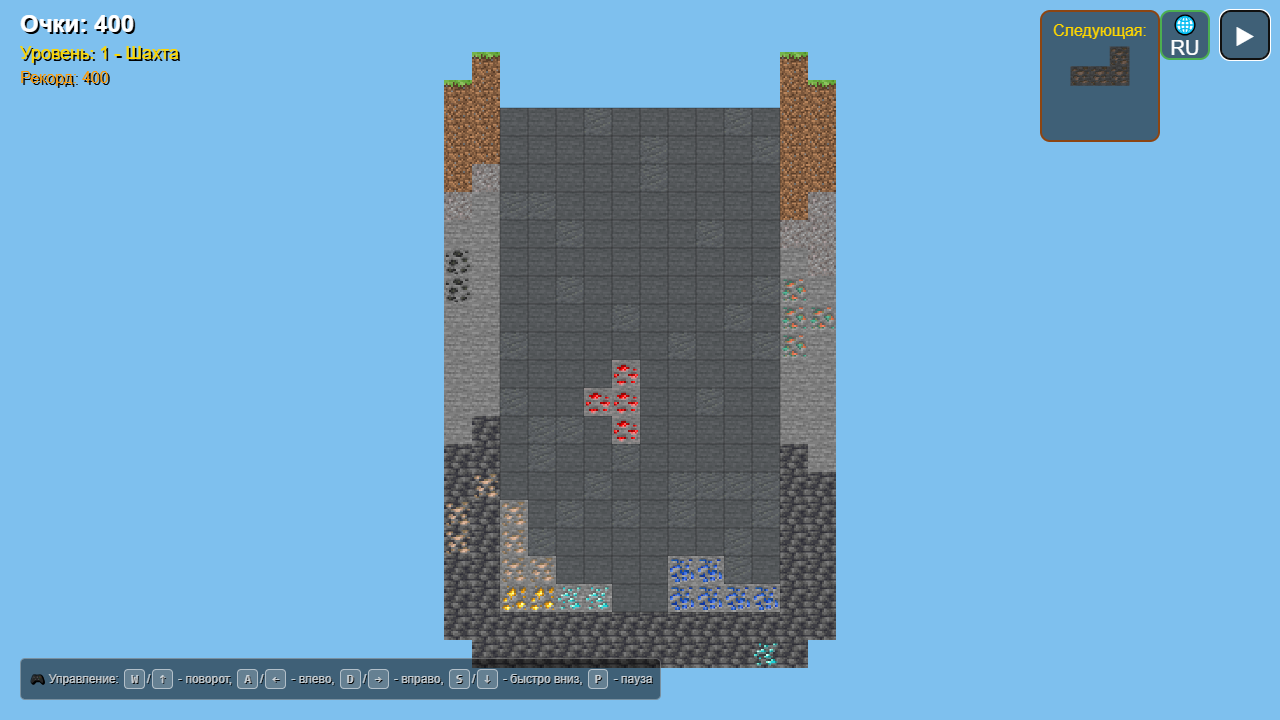Click the gamepad icon in the controls bar

[38, 679]
